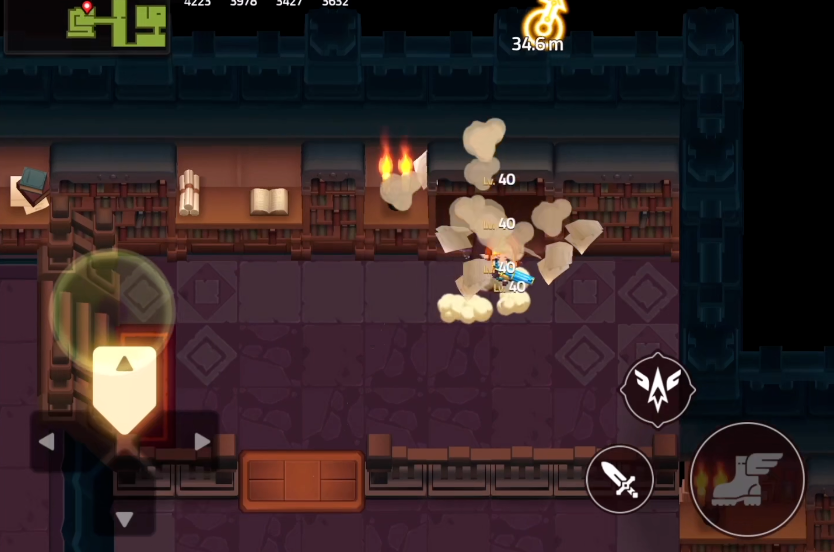Tap the left arrow on the d-pad
This screenshot has height=552, width=834.
click(47, 442)
